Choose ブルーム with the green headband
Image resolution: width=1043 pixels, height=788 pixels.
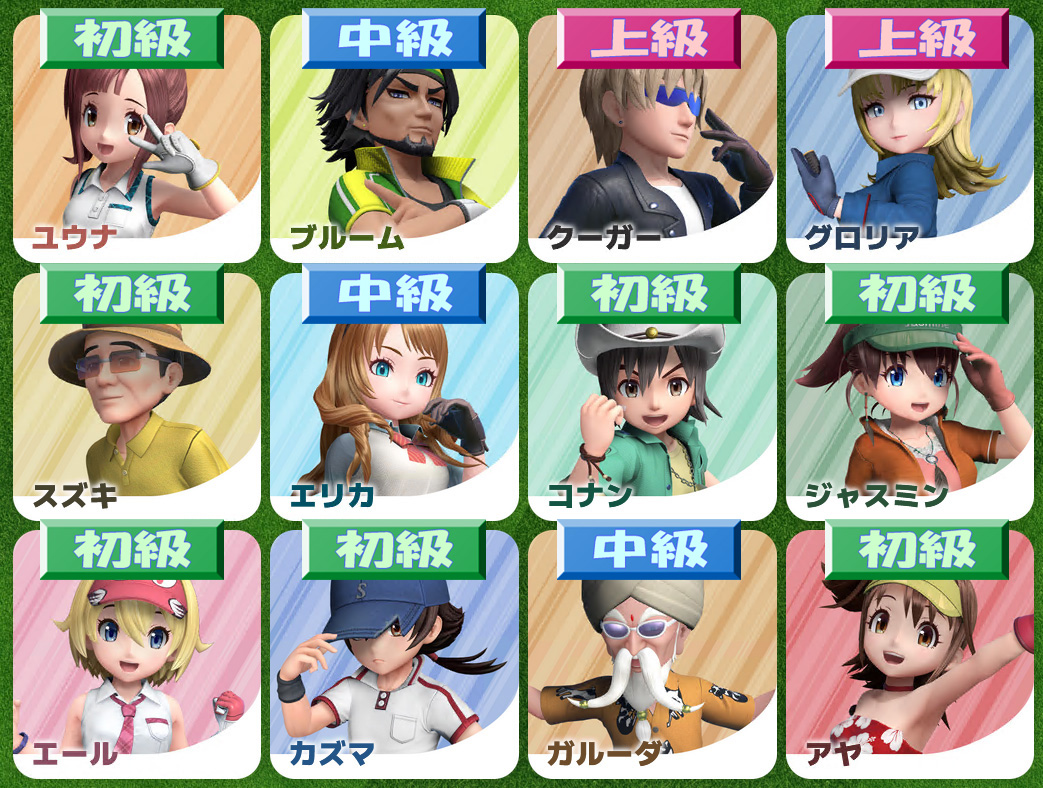pos(394,140)
